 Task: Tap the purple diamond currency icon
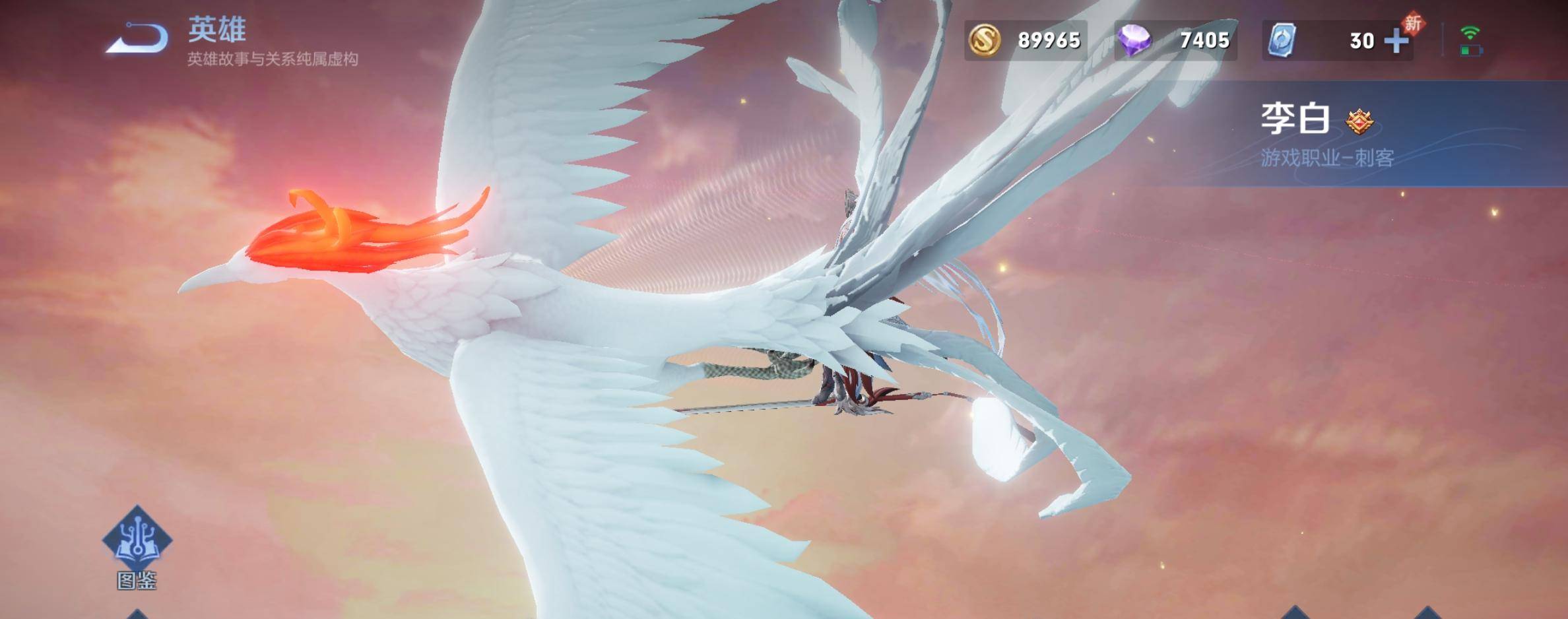pos(1134,40)
